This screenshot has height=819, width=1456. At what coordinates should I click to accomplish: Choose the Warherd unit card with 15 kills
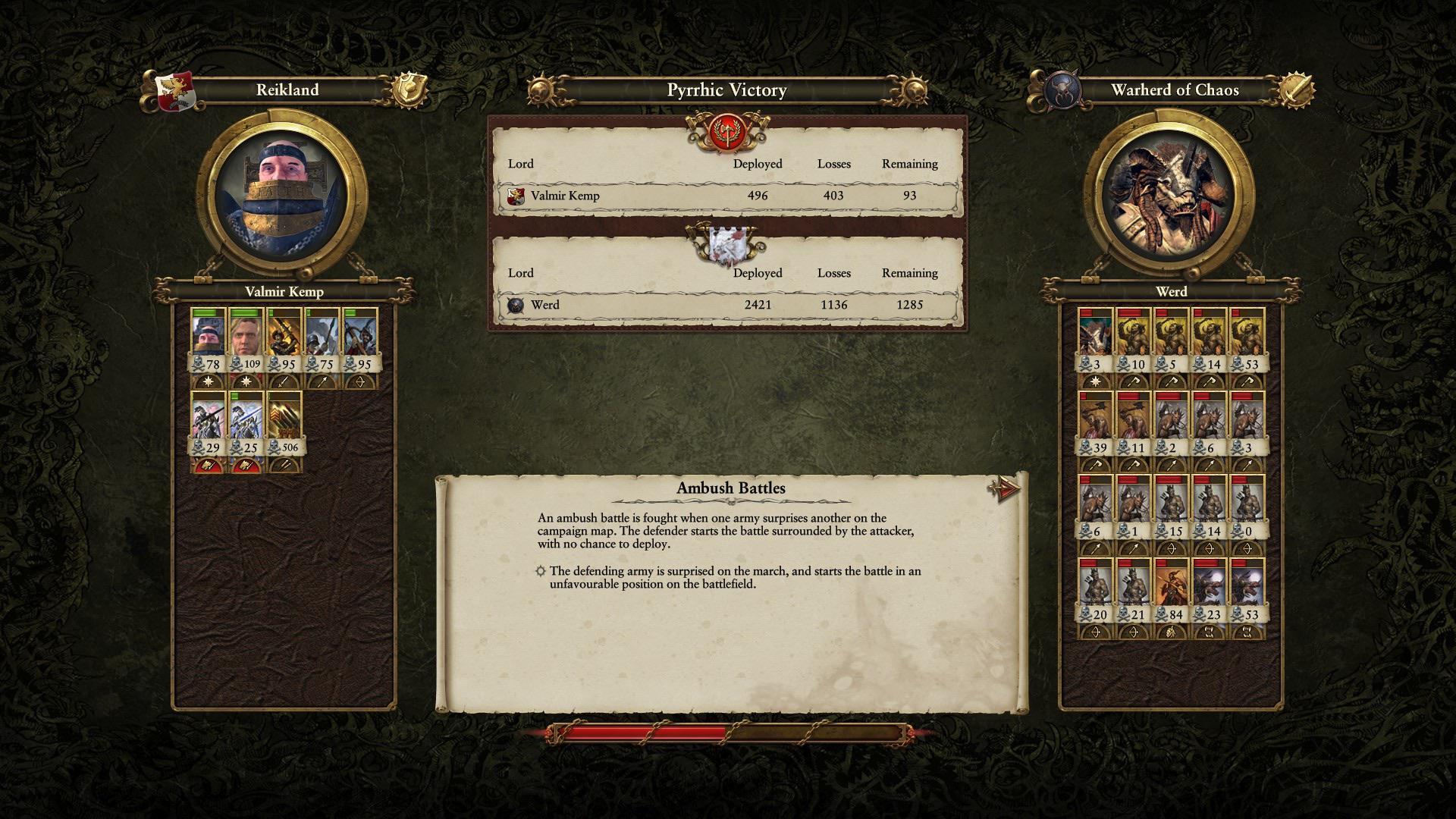pyautogui.click(x=1172, y=508)
